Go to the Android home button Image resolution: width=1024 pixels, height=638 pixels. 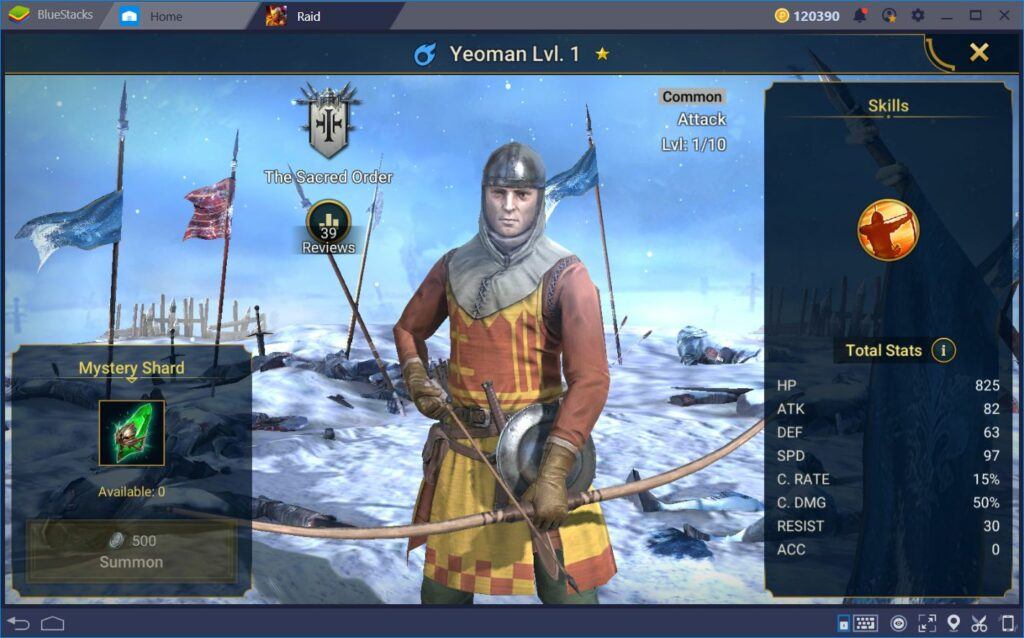point(53,624)
